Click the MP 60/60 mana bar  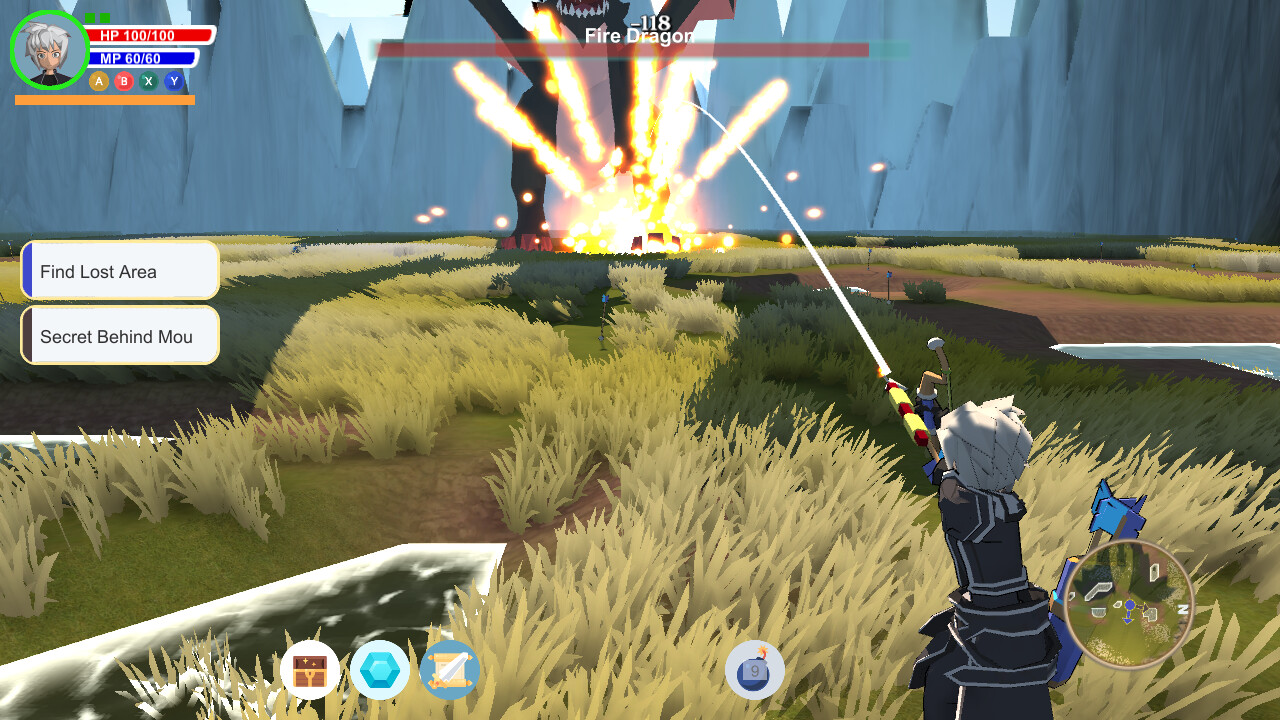click(141, 57)
